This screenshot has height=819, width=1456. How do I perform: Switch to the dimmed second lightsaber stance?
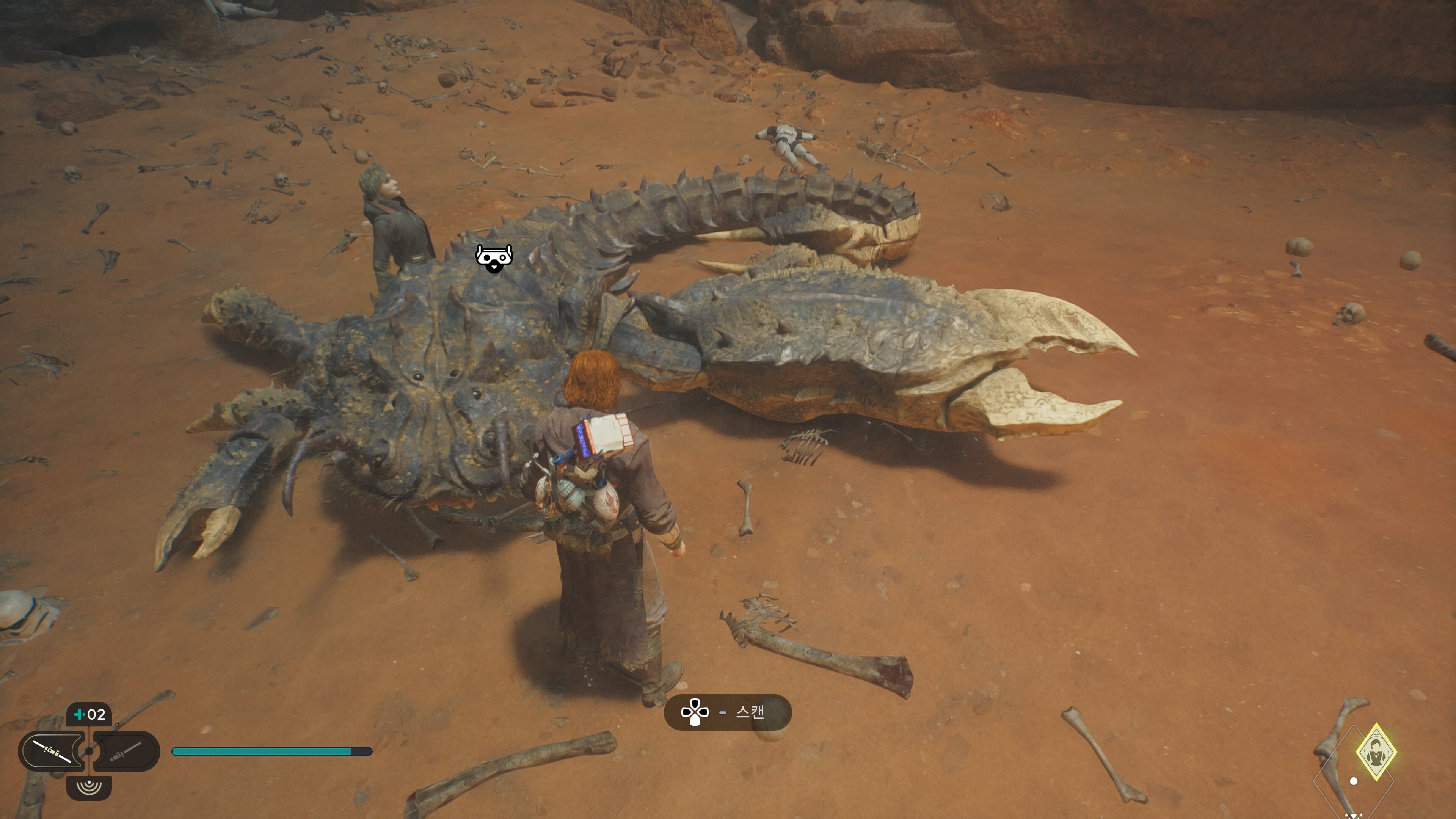(126, 751)
